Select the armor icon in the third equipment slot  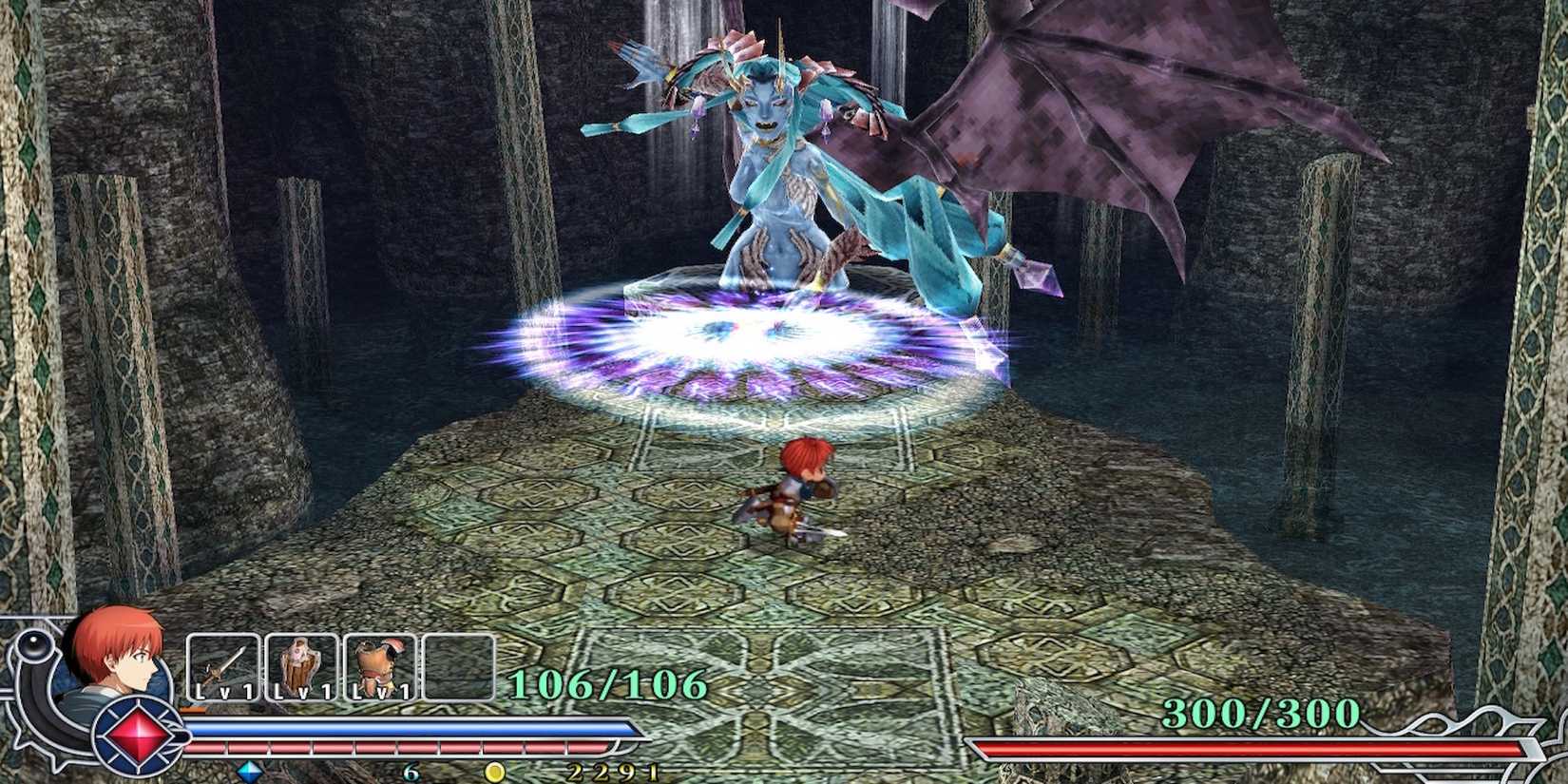pyautogui.click(x=379, y=664)
